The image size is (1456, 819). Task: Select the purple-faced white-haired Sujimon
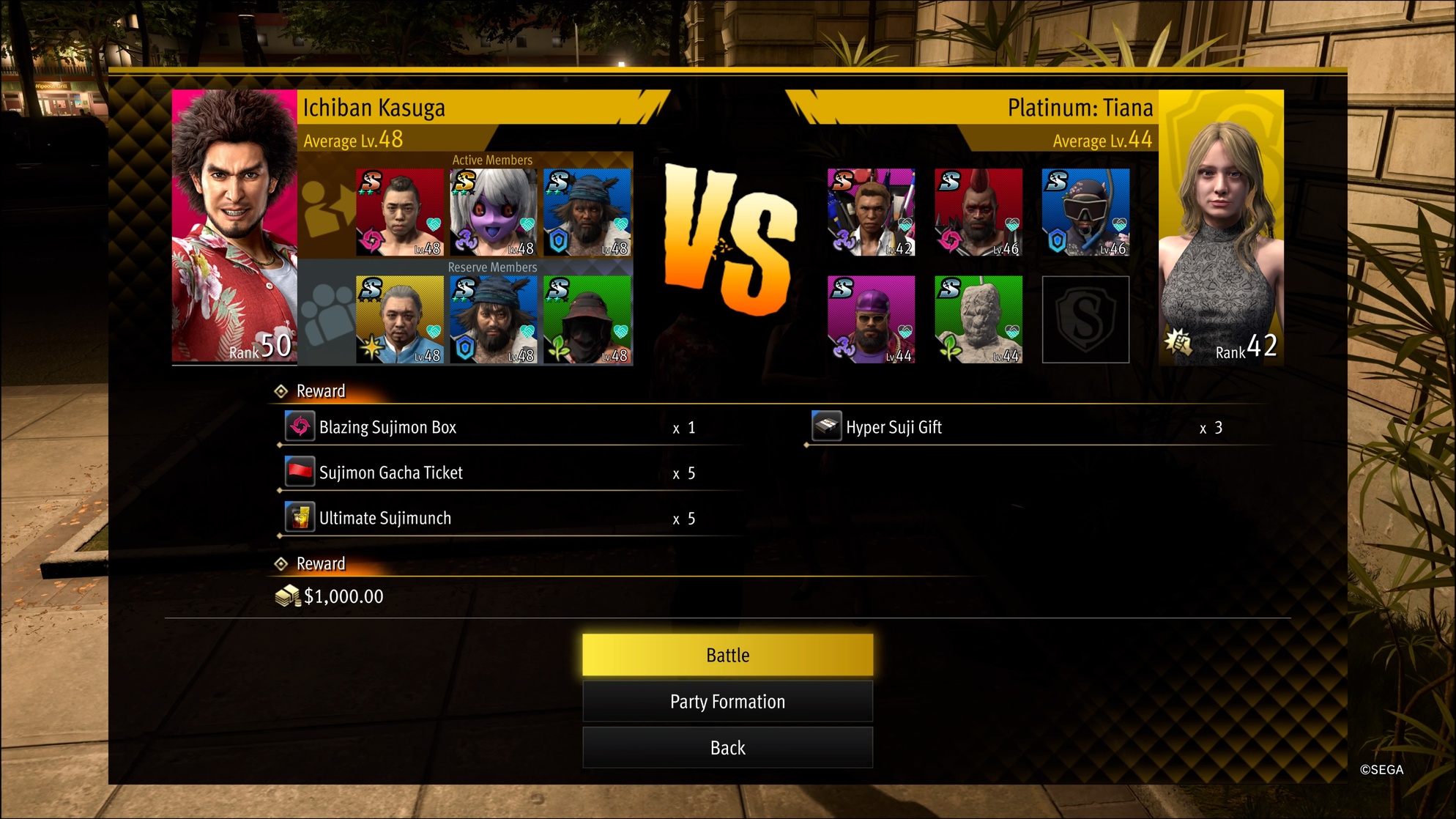493,212
